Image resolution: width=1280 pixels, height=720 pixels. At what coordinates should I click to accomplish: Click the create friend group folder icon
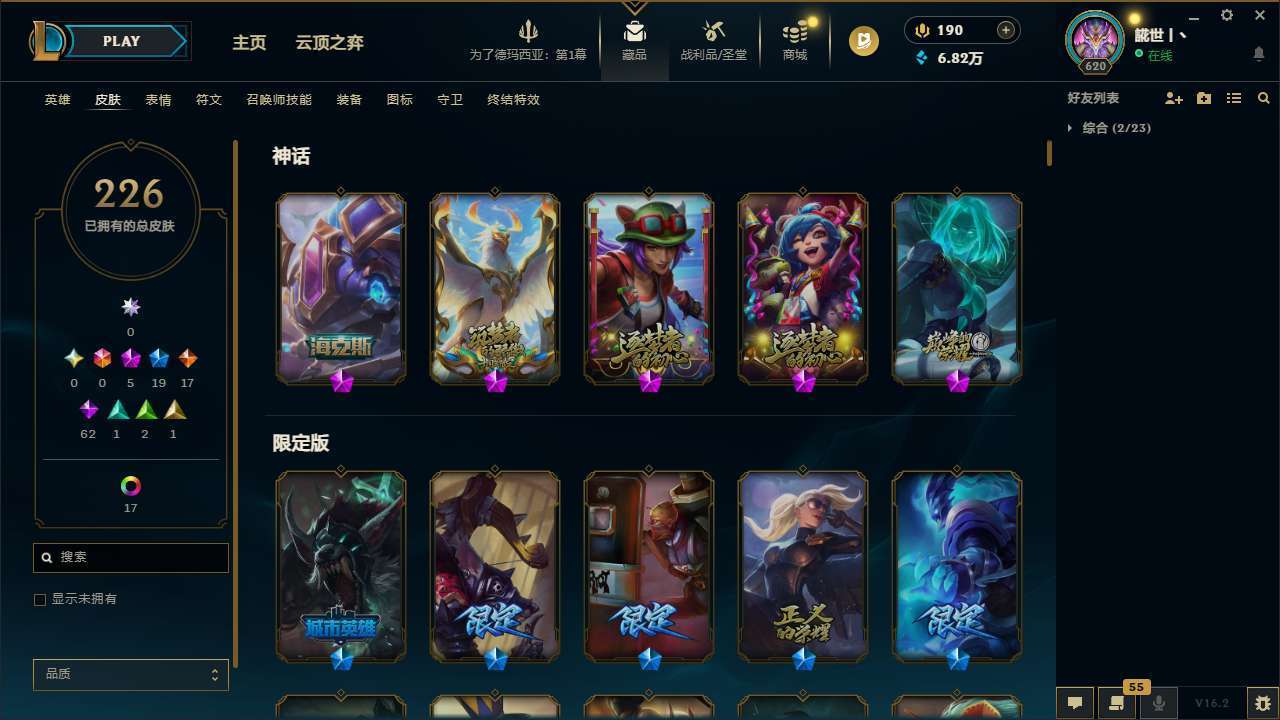coord(1203,98)
